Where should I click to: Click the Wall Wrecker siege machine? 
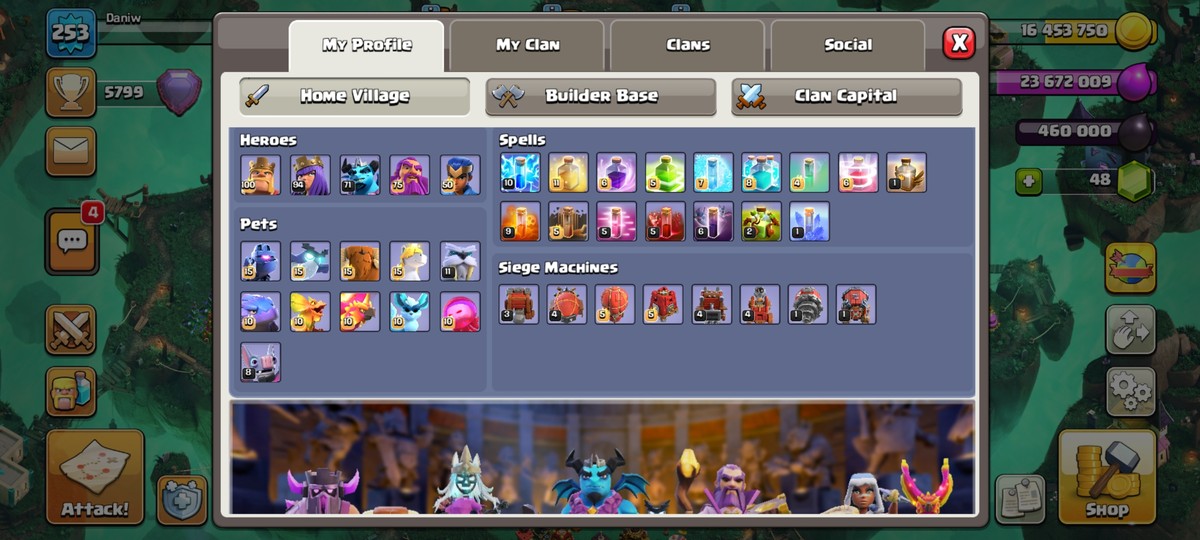pyautogui.click(x=519, y=304)
